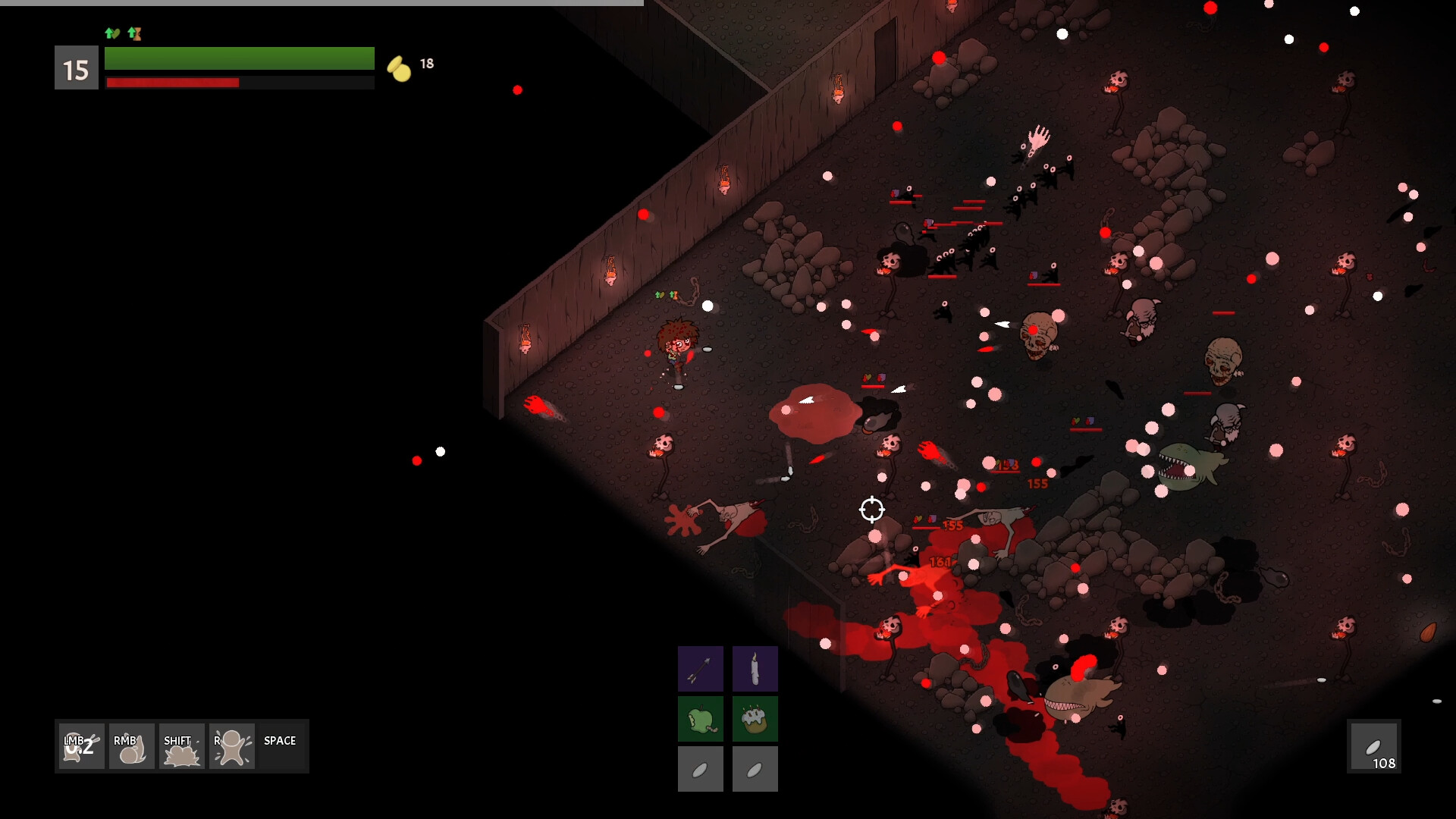The width and height of the screenshot is (1456, 819).
Task: Select the candle item in the inventory
Action: [755, 668]
